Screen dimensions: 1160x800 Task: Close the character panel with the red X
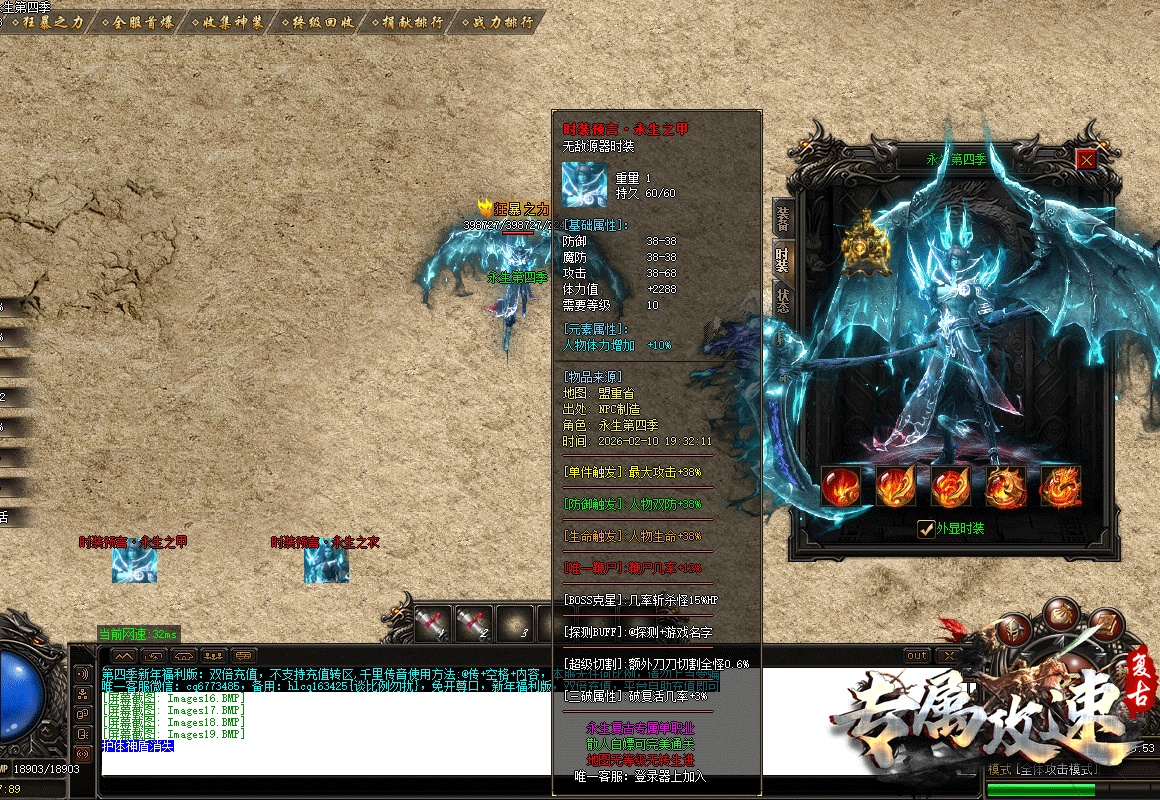click(1086, 159)
